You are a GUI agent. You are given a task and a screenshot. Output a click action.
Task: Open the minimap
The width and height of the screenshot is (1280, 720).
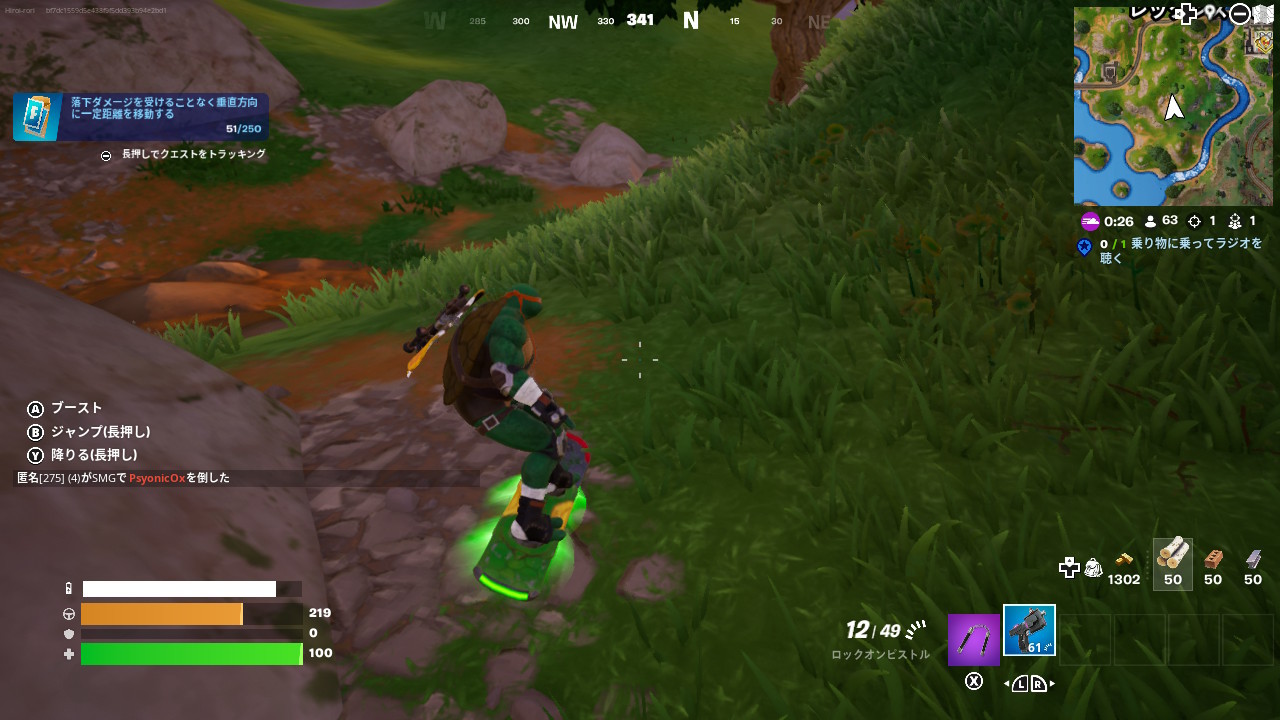(x=1172, y=106)
